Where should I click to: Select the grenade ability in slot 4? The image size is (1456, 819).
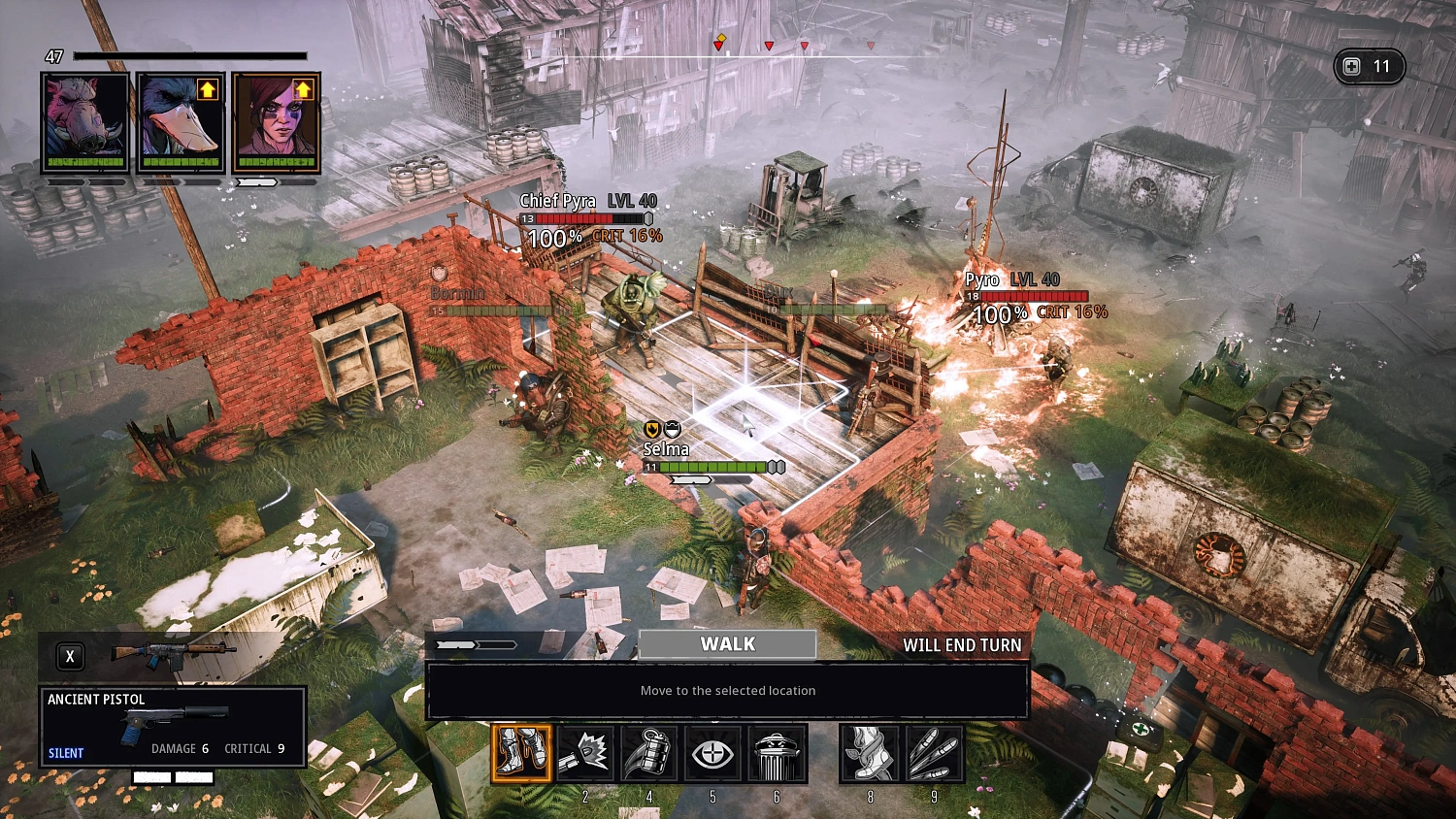coord(649,754)
